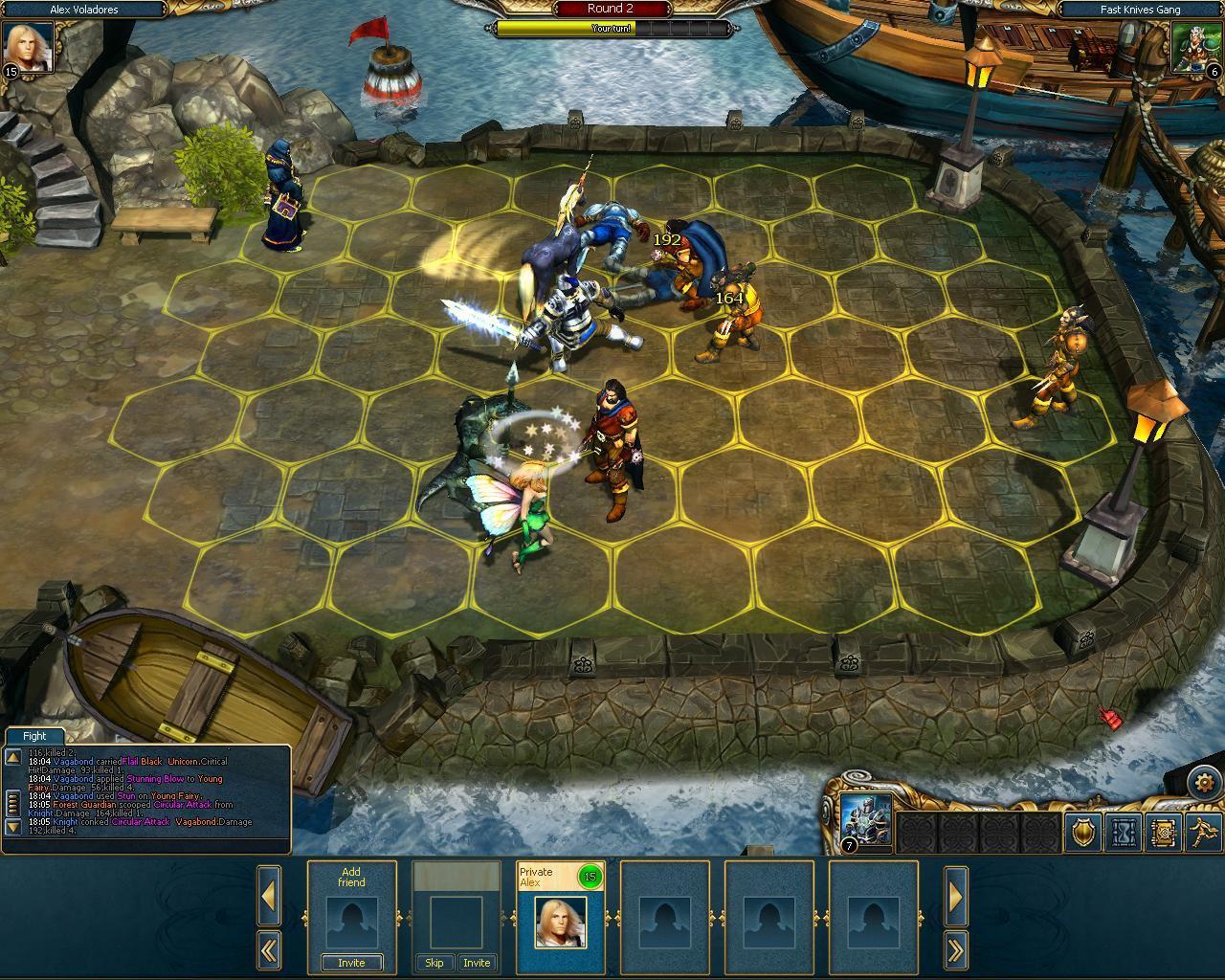Show next friends with single right arrow
The height and width of the screenshot is (980, 1225).
click(955, 896)
